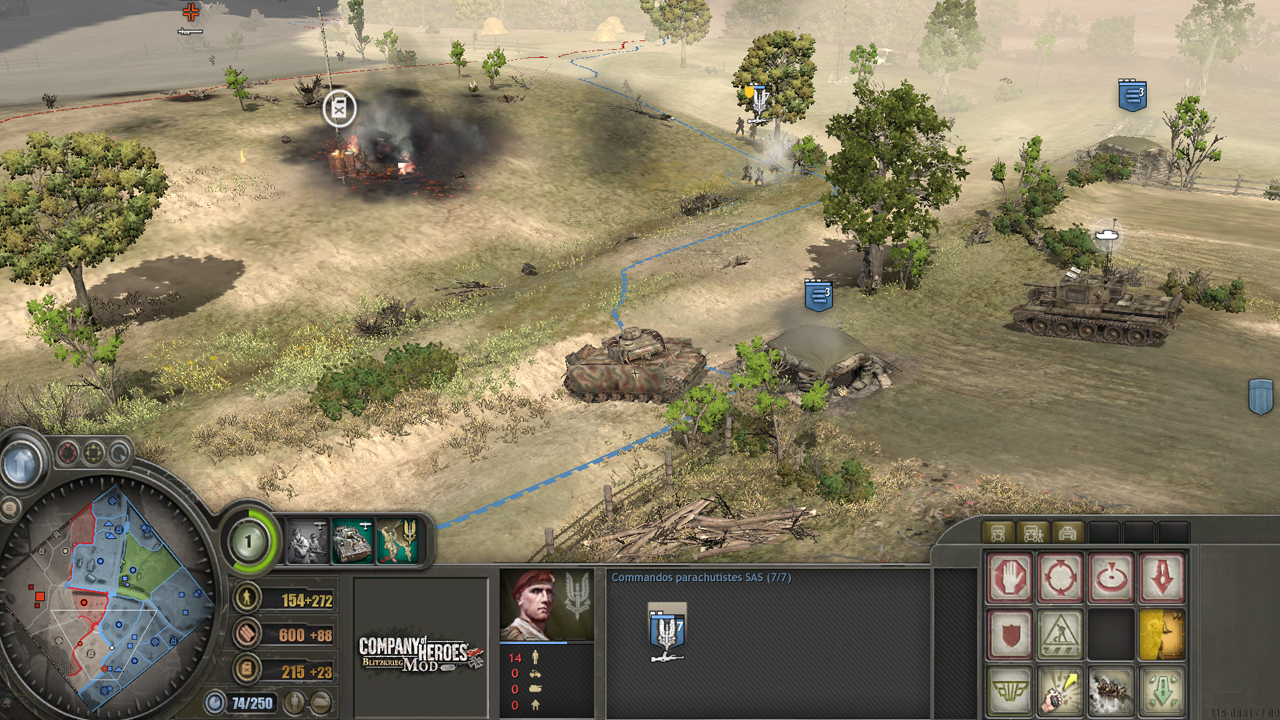This screenshot has width=1280, height=720.
Task: Select the Stop command with the red hand icon
Action: tap(1009, 577)
